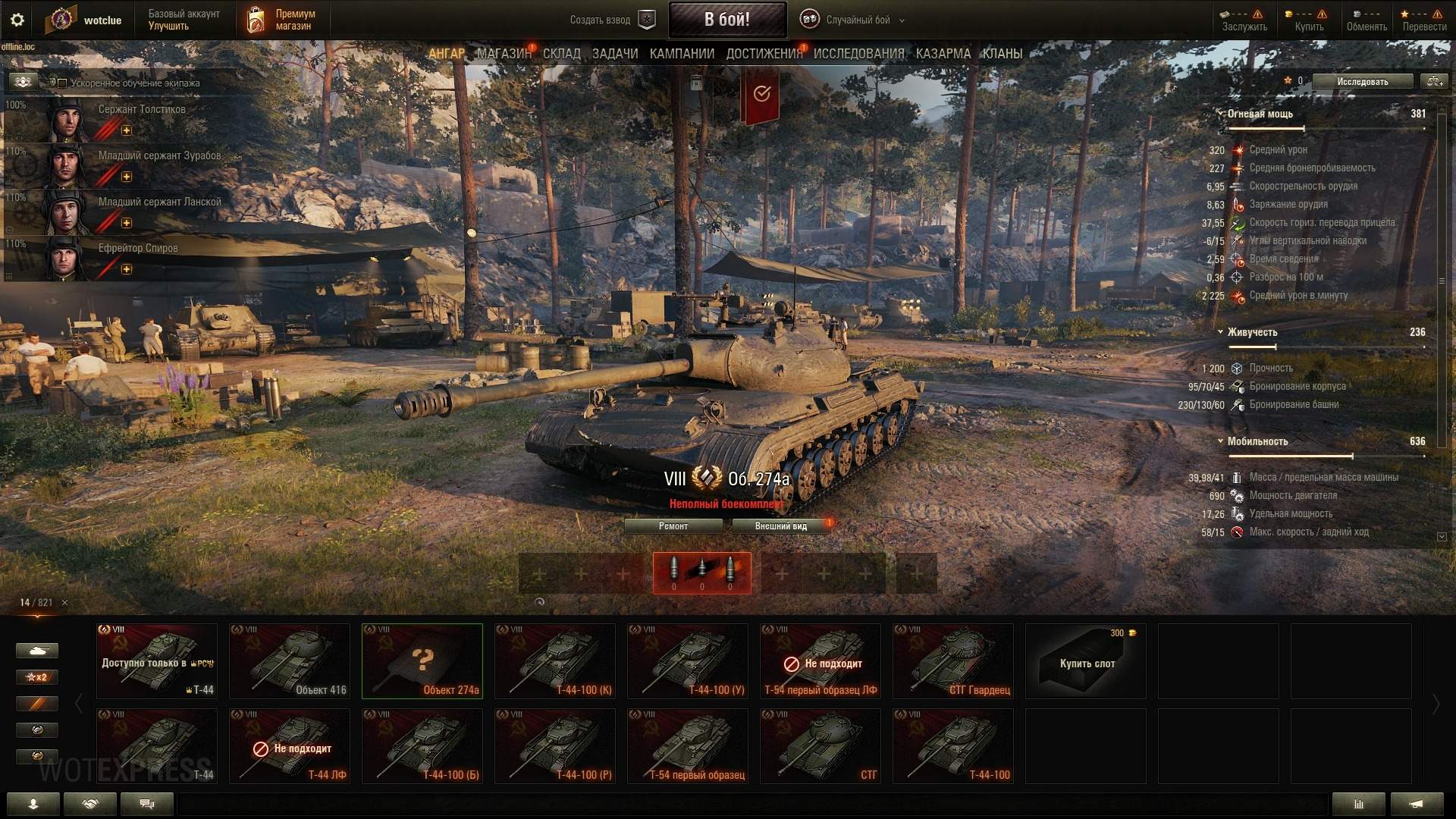
Task: Start battle with the В бой! button
Action: (726, 20)
